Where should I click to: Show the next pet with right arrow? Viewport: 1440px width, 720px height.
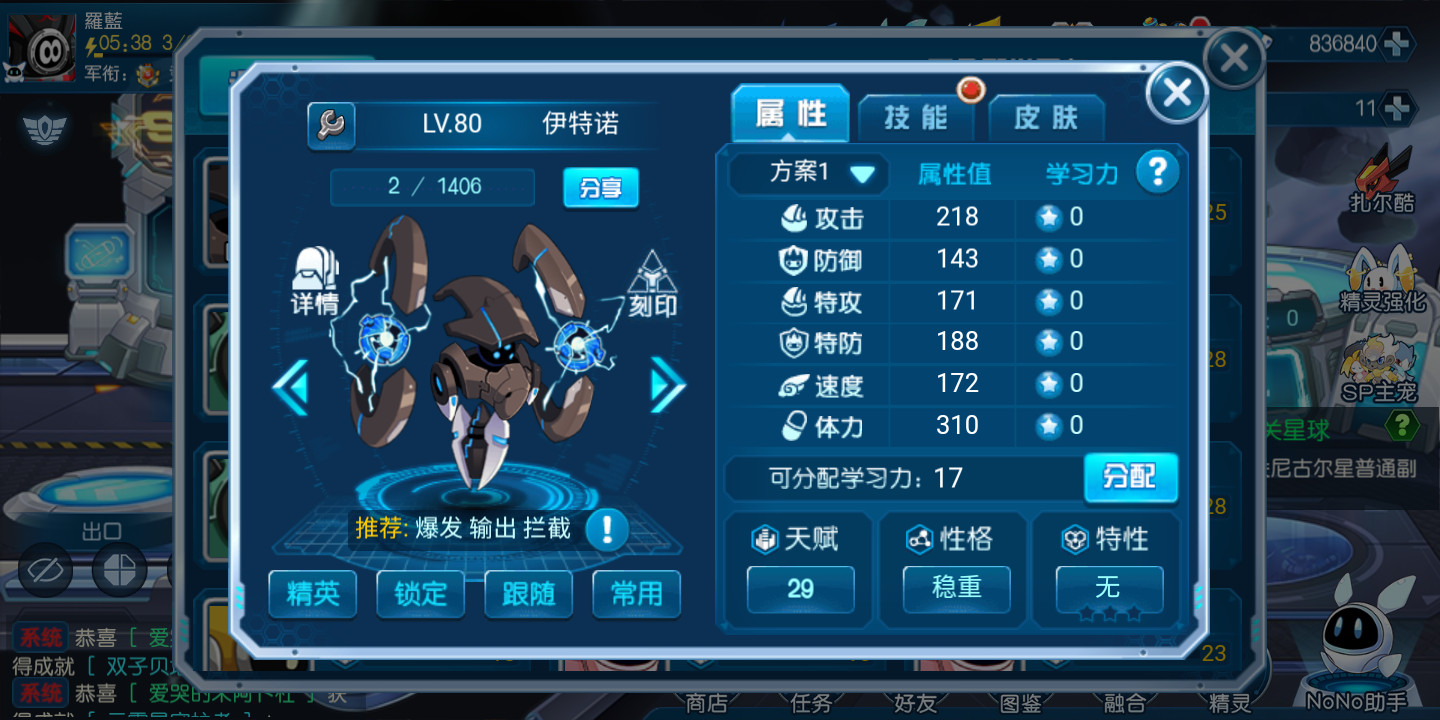667,385
